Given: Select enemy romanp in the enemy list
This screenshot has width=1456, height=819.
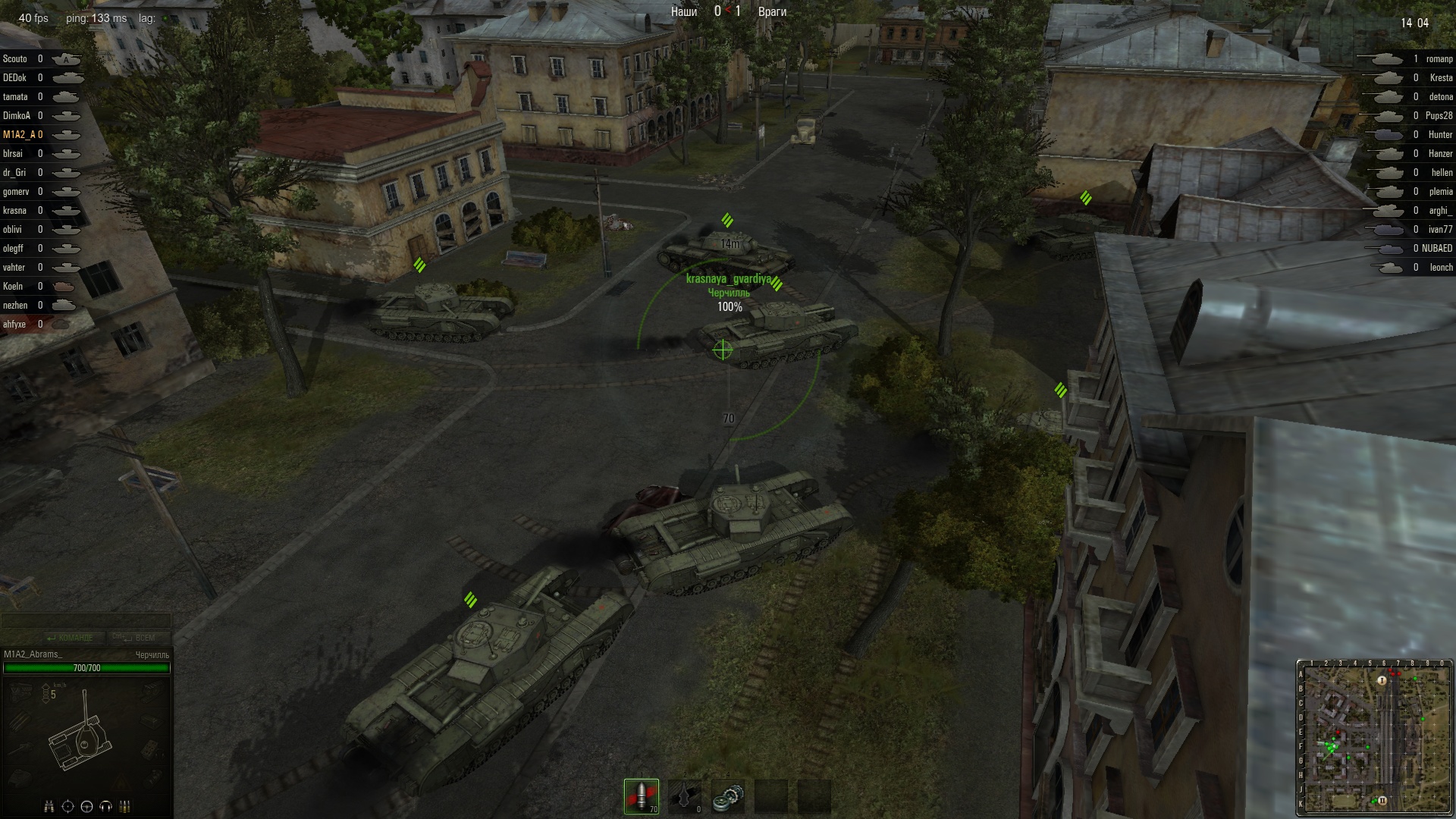Looking at the screenshot, I should tap(1439, 59).
